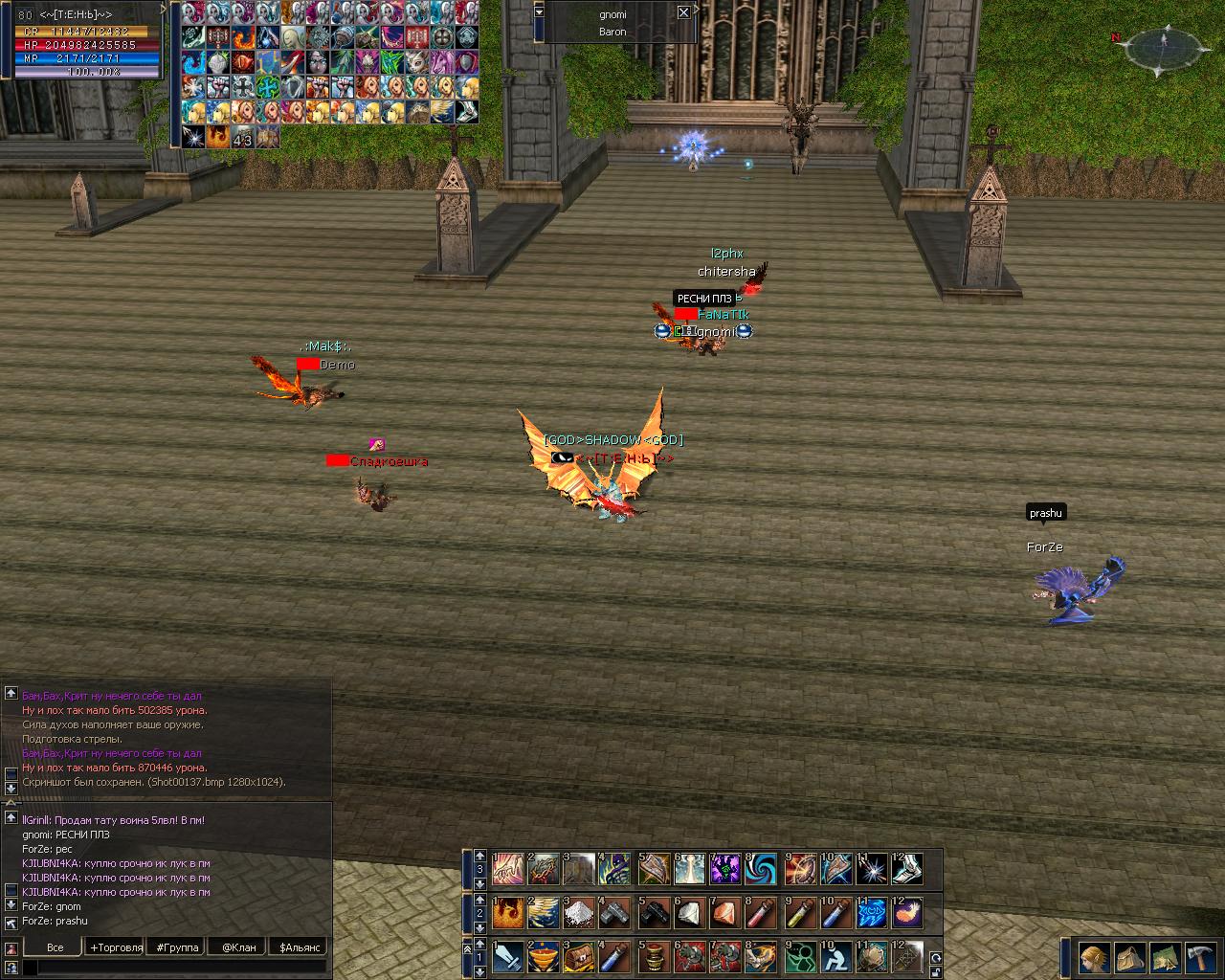Open the world map icon
This screenshot has height=980, width=1225.
pos(1165,957)
